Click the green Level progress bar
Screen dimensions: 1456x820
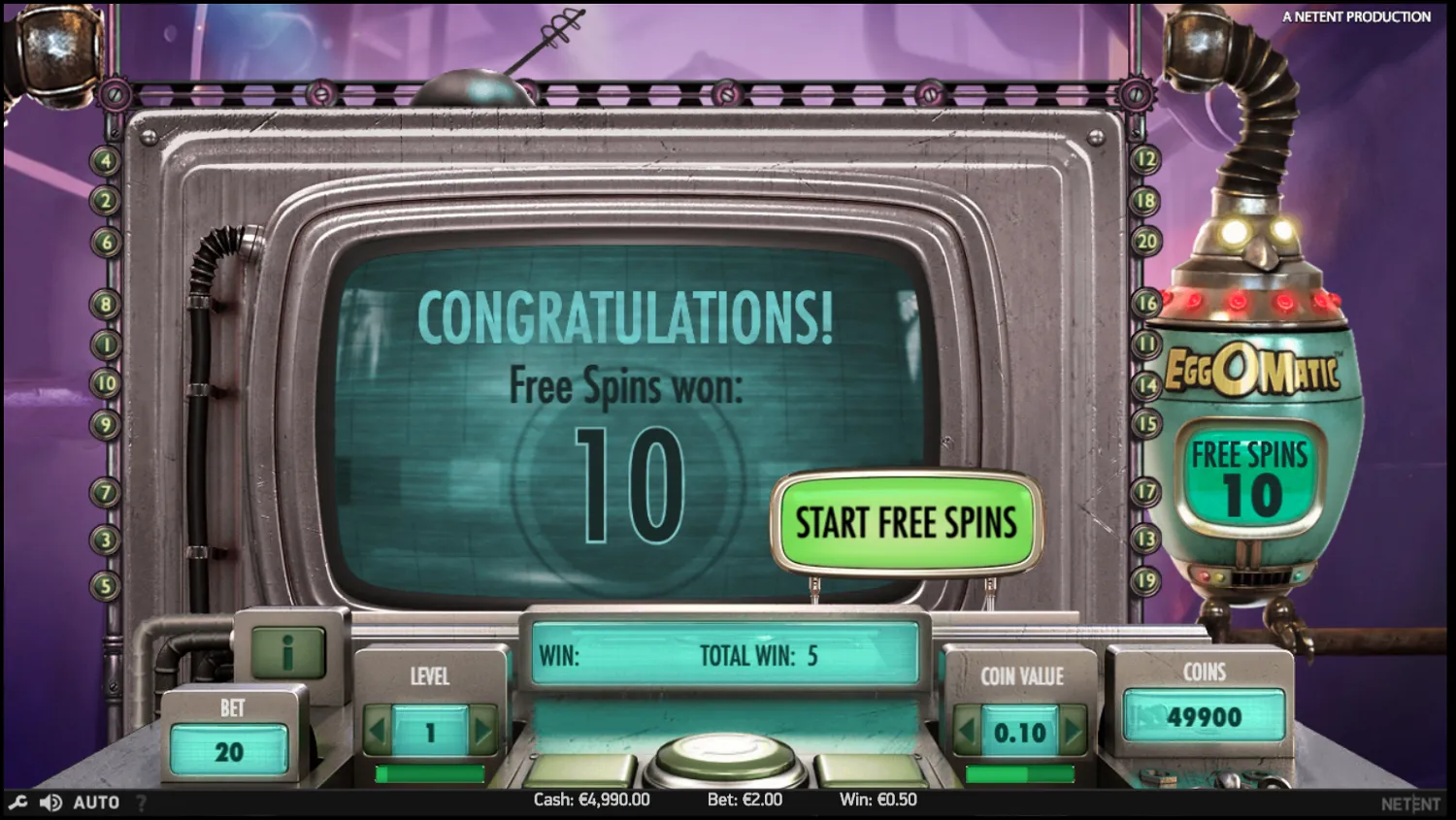point(431,775)
